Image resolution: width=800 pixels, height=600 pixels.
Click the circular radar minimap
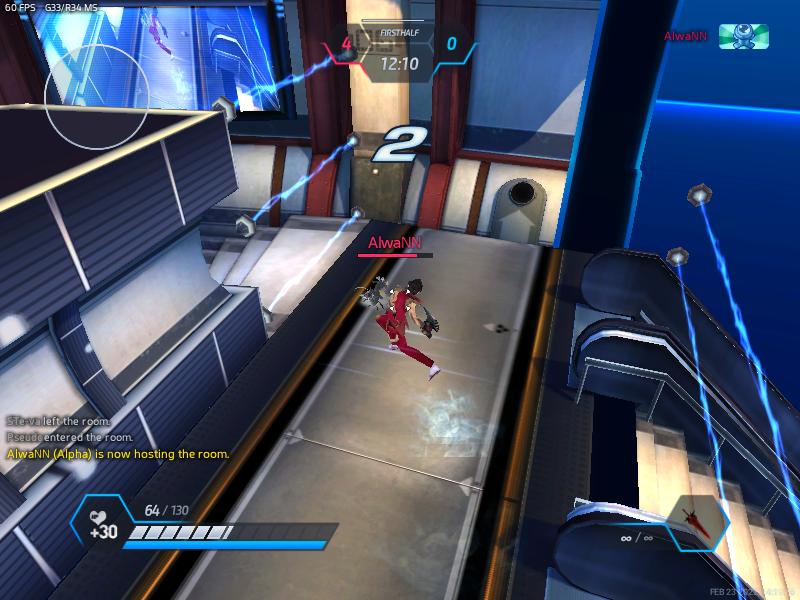97,98
